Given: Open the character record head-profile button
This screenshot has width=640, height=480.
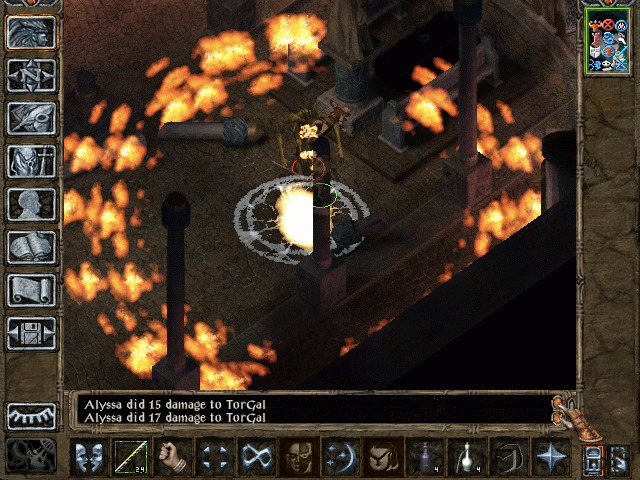Looking at the screenshot, I should [32, 202].
